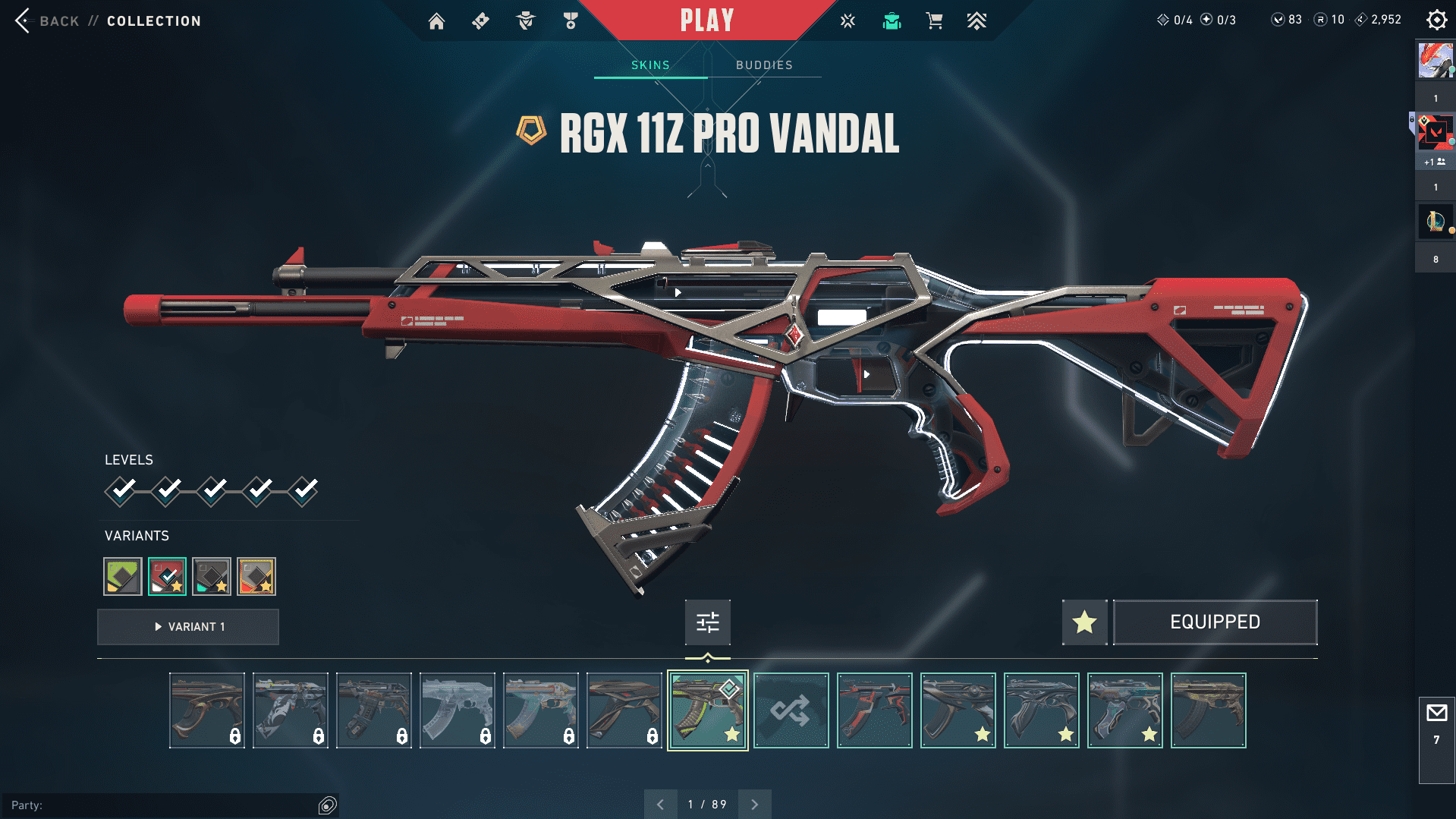The image size is (1456, 819).
Task: Pick the orange variant swatch
Action: [256, 577]
